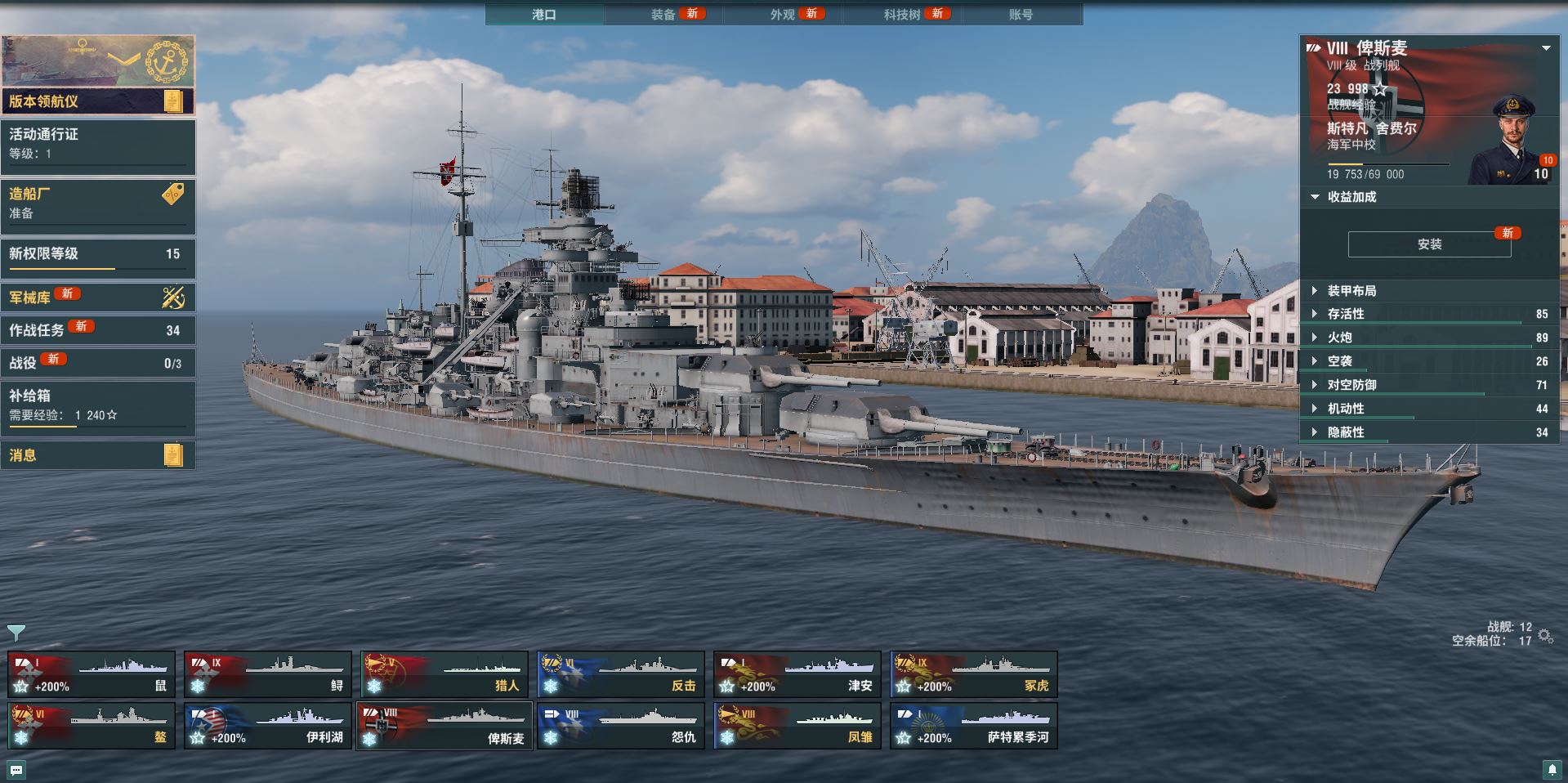The image size is (1568, 783).
Task: Show the 作战任务 combat missions
Action: pyautogui.click(x=98, y=330)
